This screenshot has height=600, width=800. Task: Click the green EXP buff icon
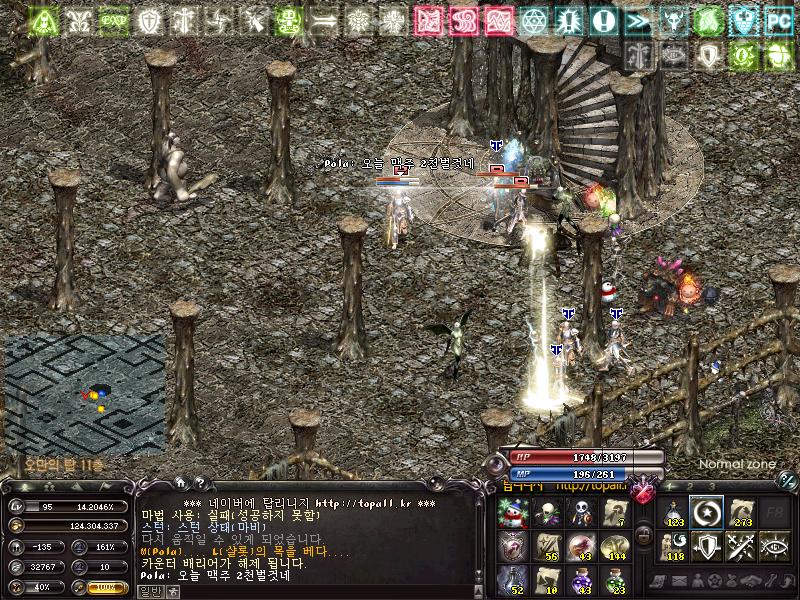(114, 20)
